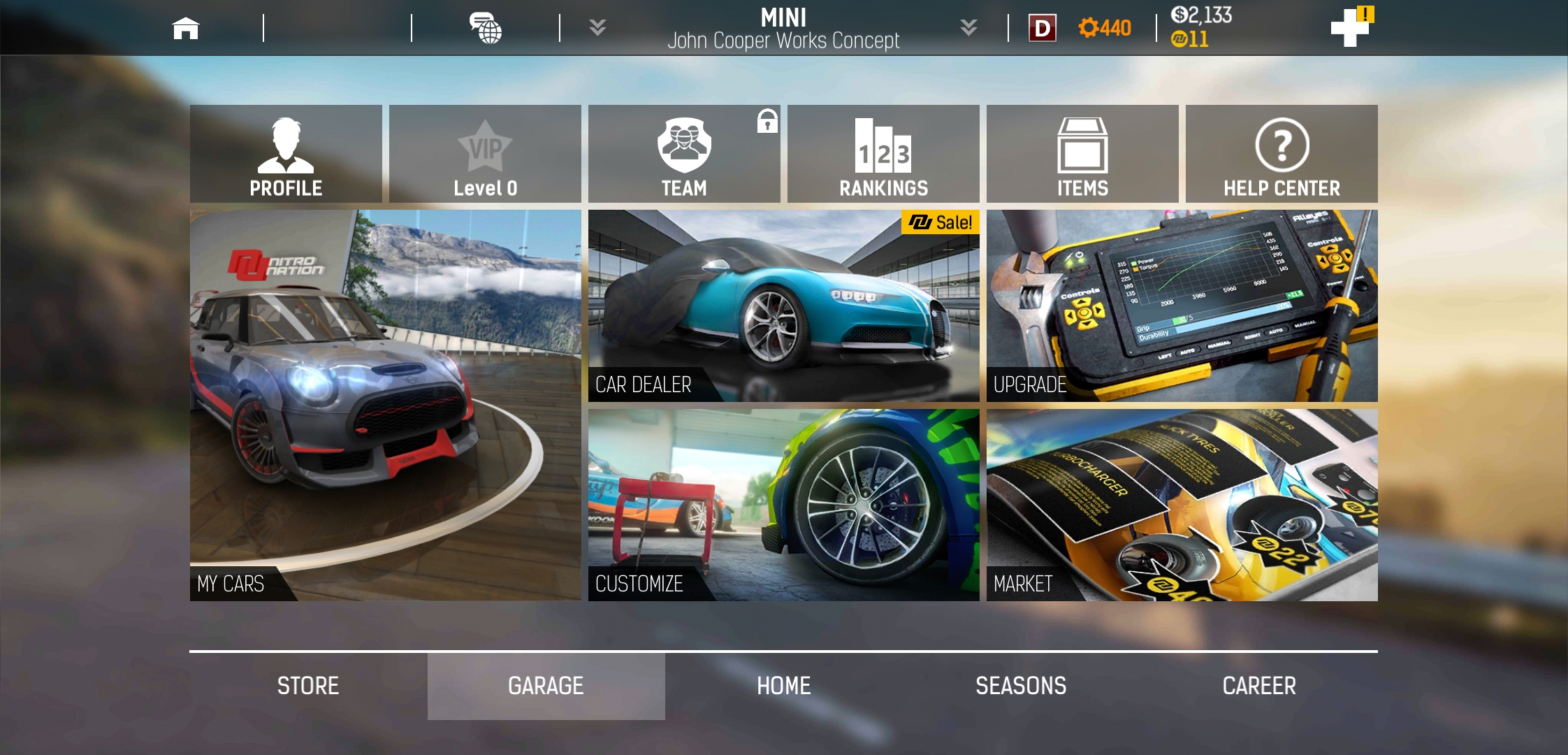Open the Career tab
This screenshot has height=755, width=1568.
1259,686
